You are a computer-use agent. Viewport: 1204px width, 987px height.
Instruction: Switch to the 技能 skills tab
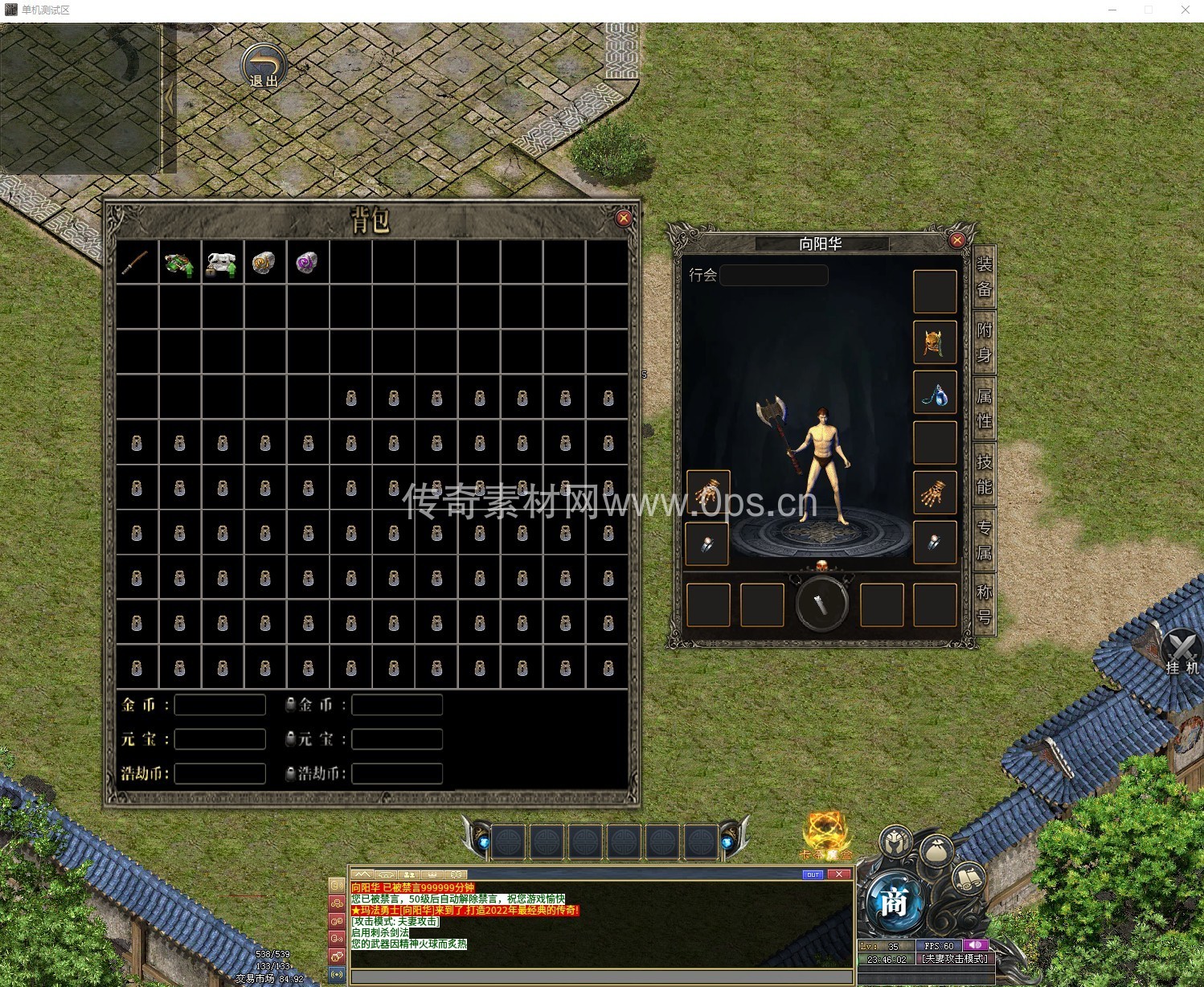[985, 474]
